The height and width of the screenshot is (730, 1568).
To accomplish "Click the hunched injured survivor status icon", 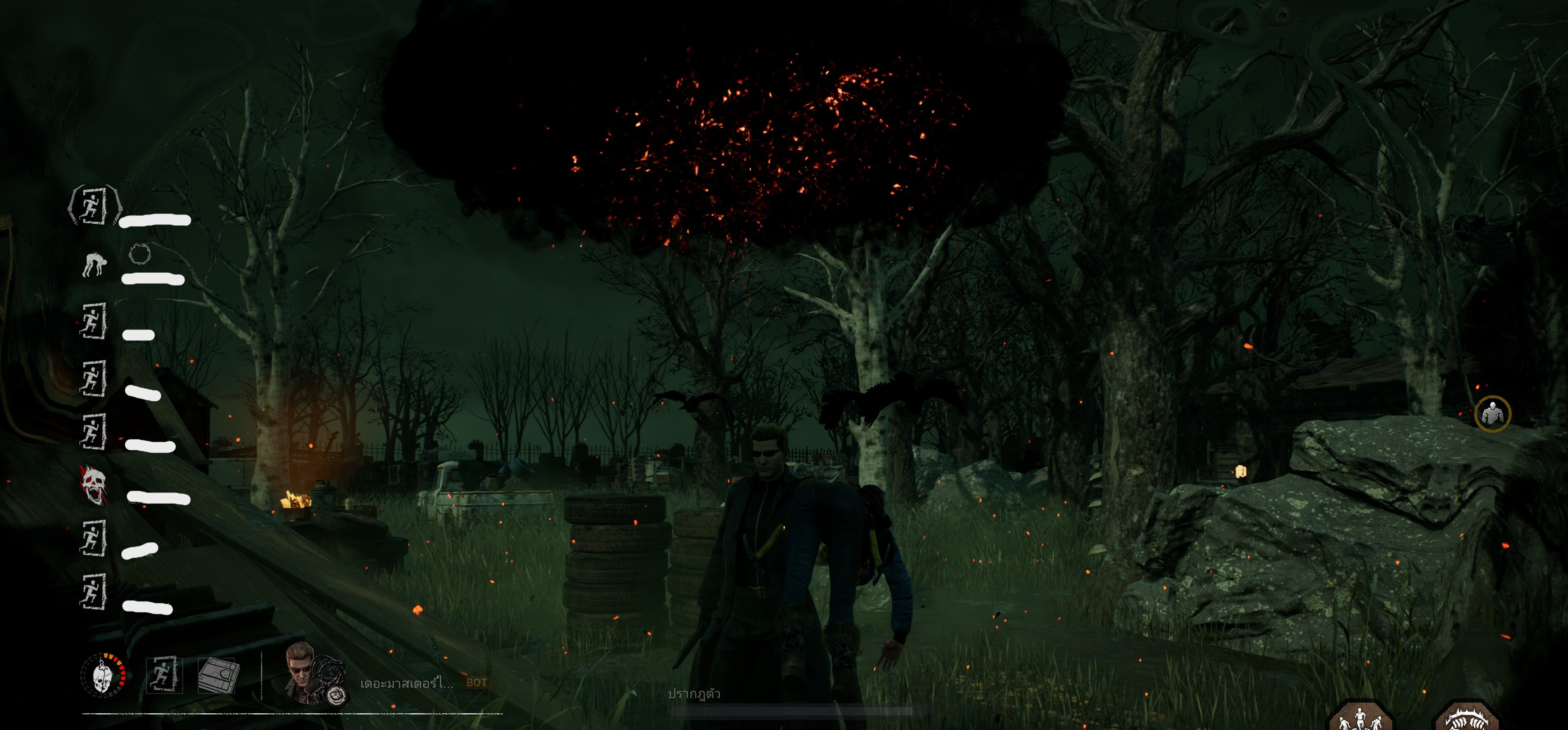I will tap(94, 264).
